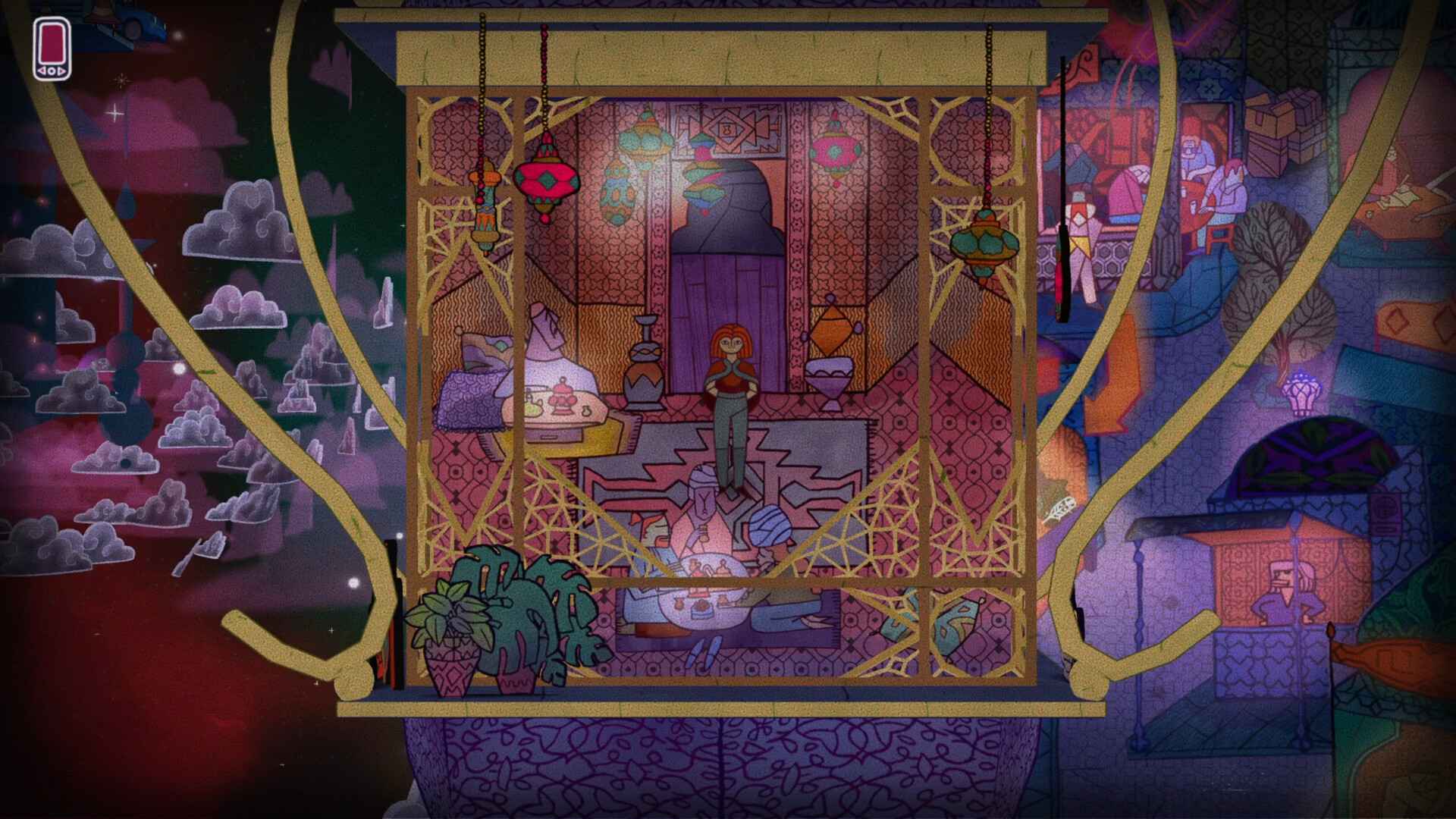Select the teal lantern on the right pillar

pyautogui.click(x=986, y=244)
